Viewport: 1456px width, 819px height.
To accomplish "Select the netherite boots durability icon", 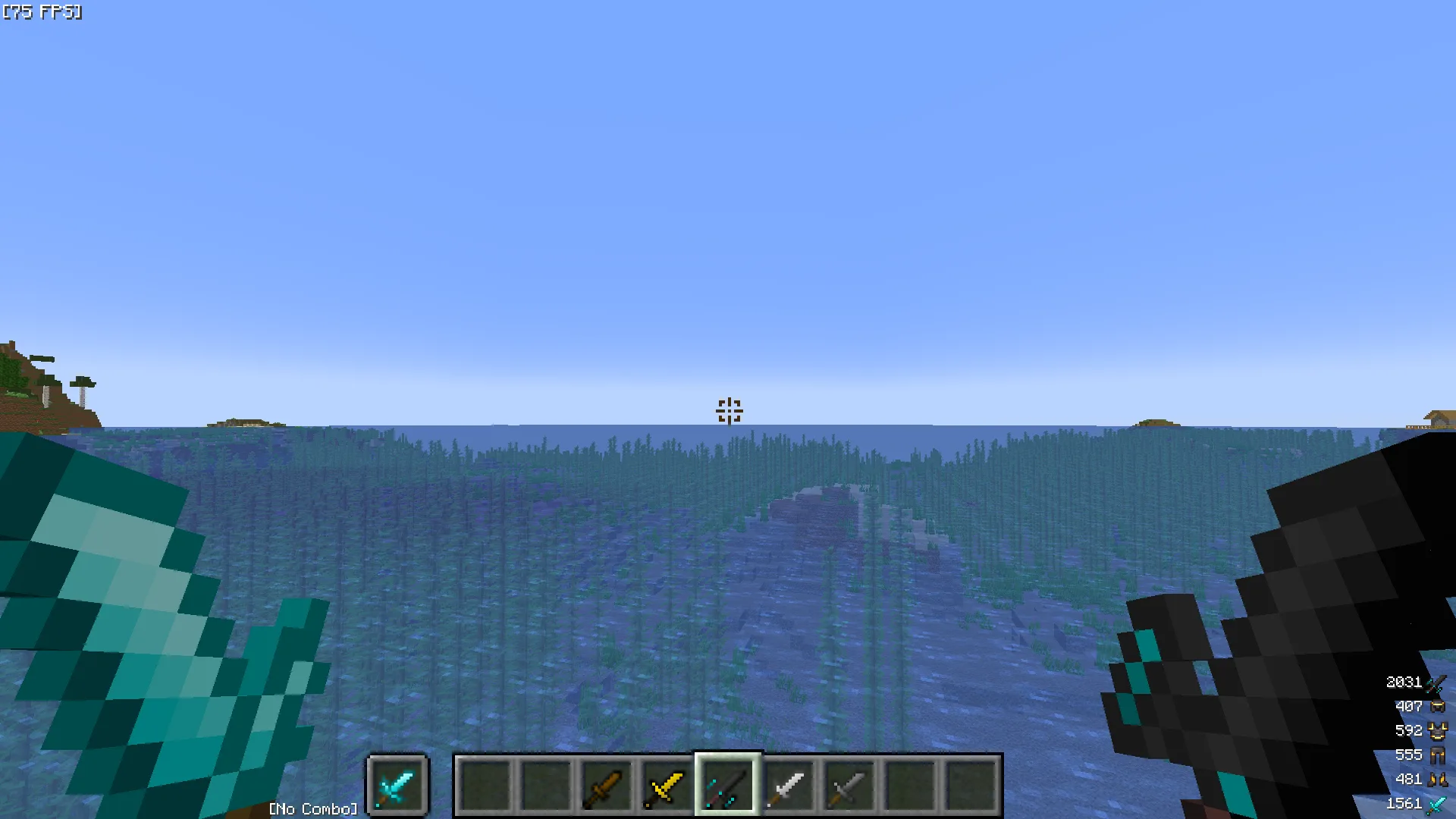I will [x=1438, y=780].
